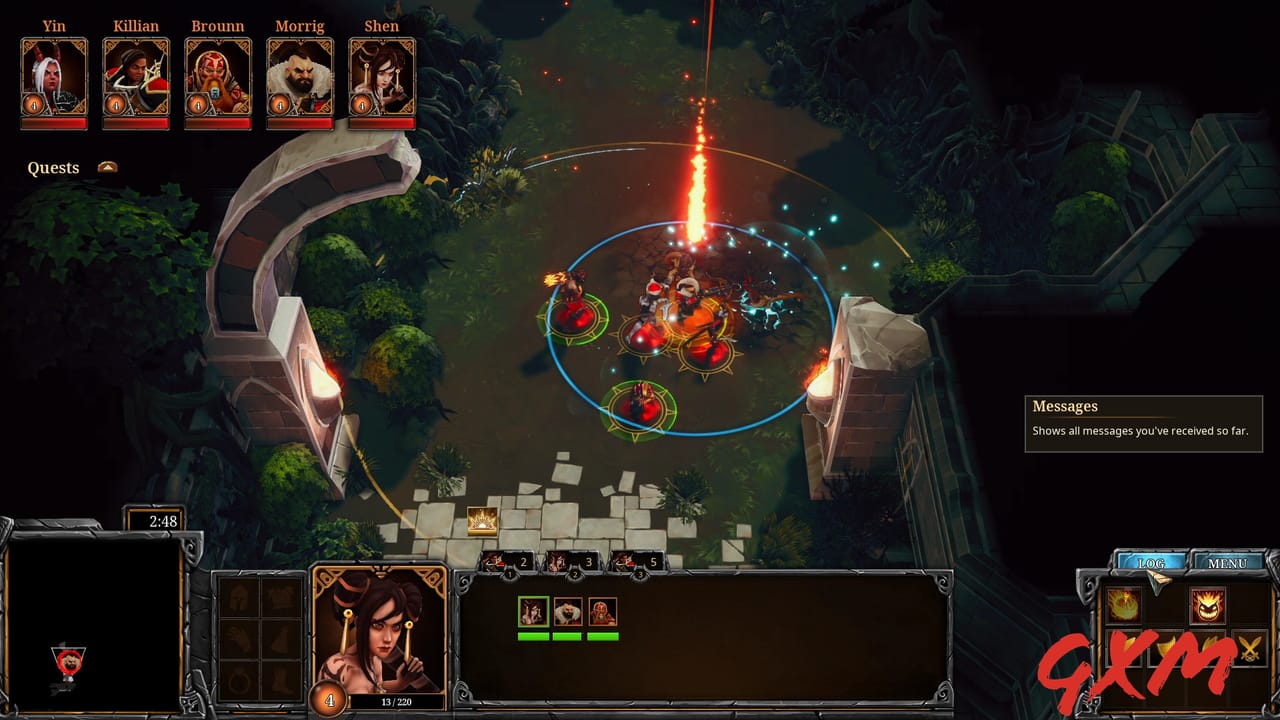Select the red-hooded dwarf in selection panel
Viewport: 1280px width, 720px height.
pos(602,612)
